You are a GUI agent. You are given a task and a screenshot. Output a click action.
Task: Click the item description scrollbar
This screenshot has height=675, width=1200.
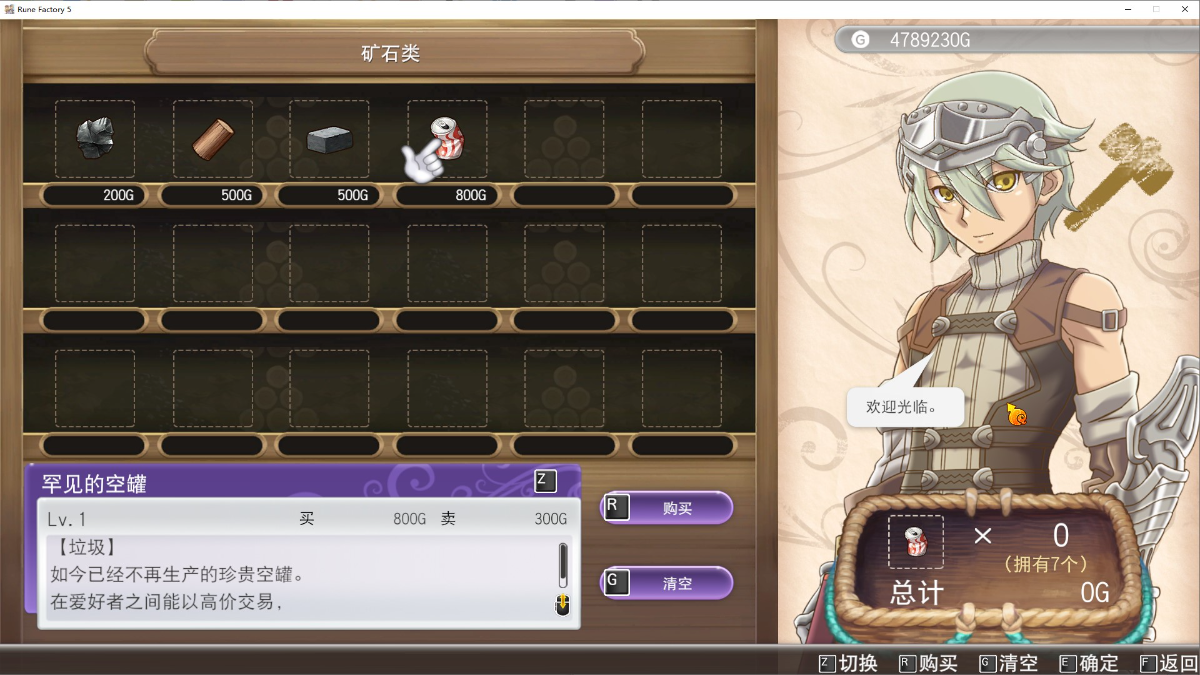[x=563, y=566]
